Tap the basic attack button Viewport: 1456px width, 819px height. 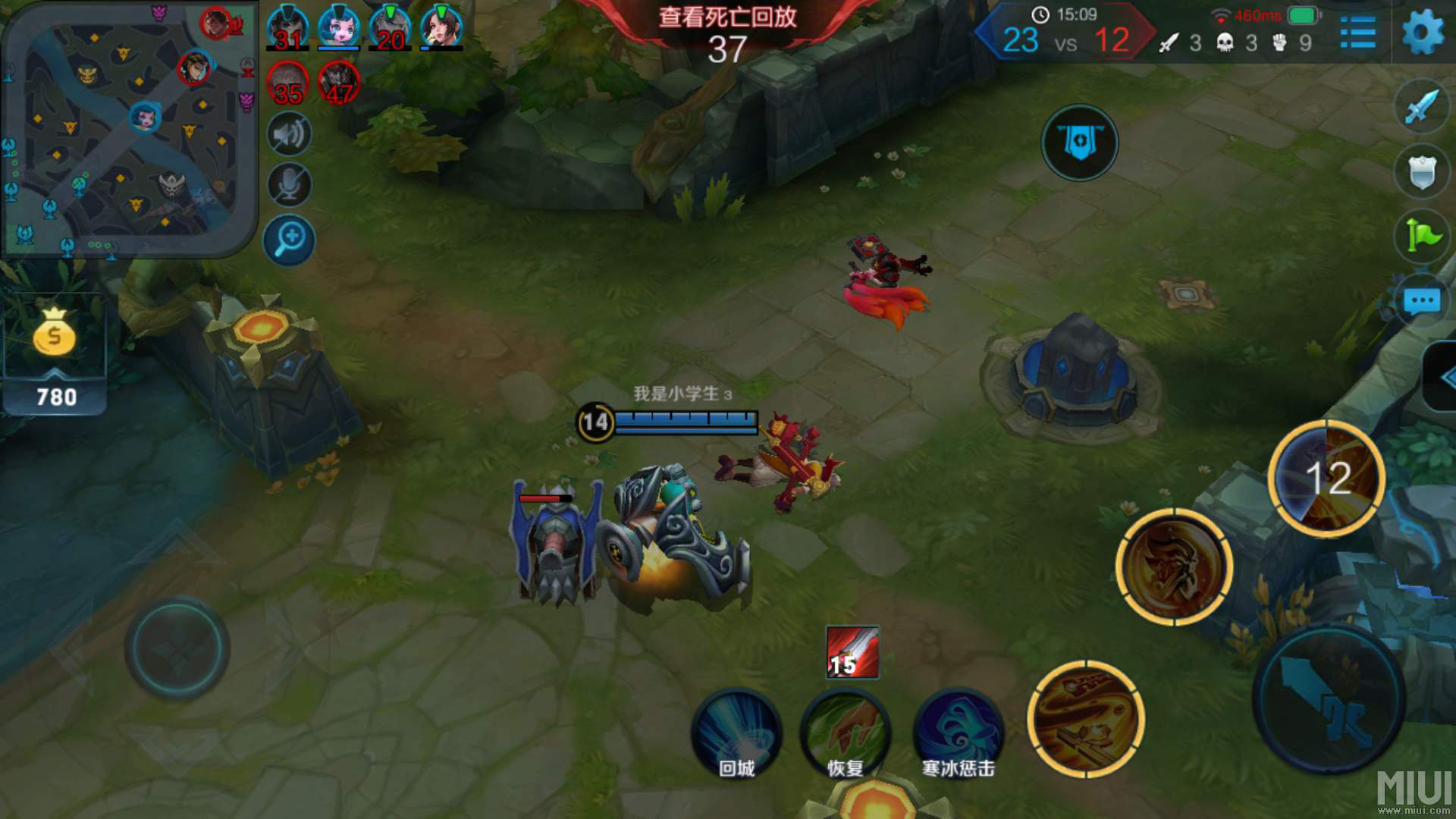1329,699
